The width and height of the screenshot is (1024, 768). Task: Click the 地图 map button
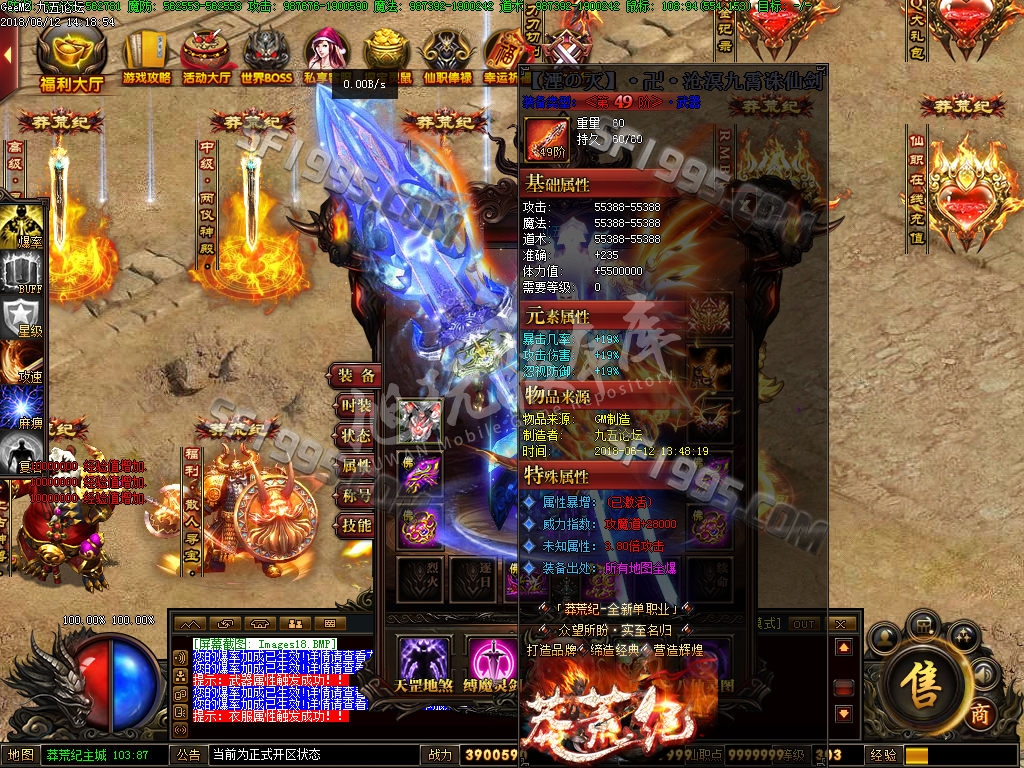[x=21, y=755]
